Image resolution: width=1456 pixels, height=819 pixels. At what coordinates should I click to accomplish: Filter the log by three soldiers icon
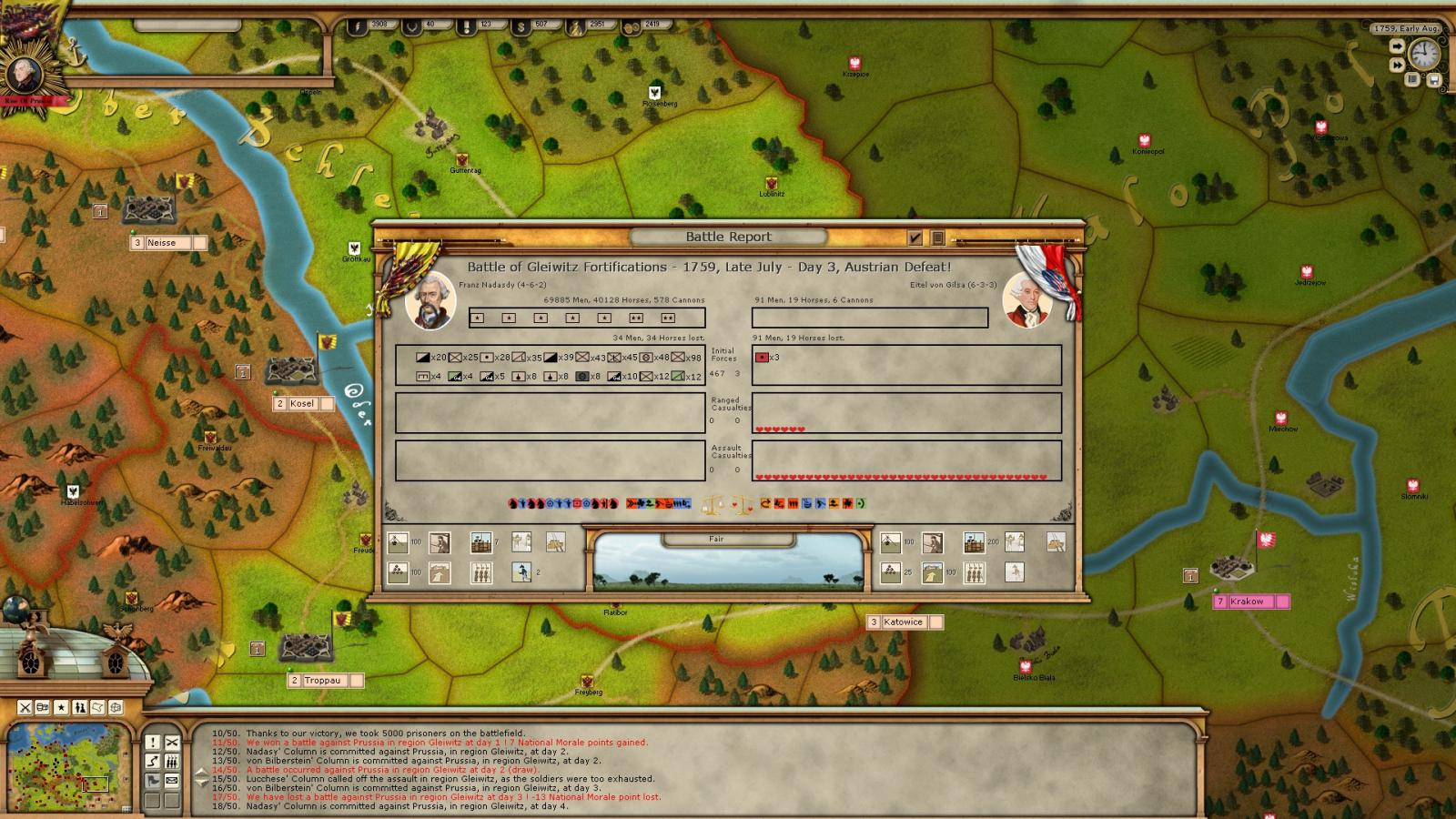click(x=172, y=761)
